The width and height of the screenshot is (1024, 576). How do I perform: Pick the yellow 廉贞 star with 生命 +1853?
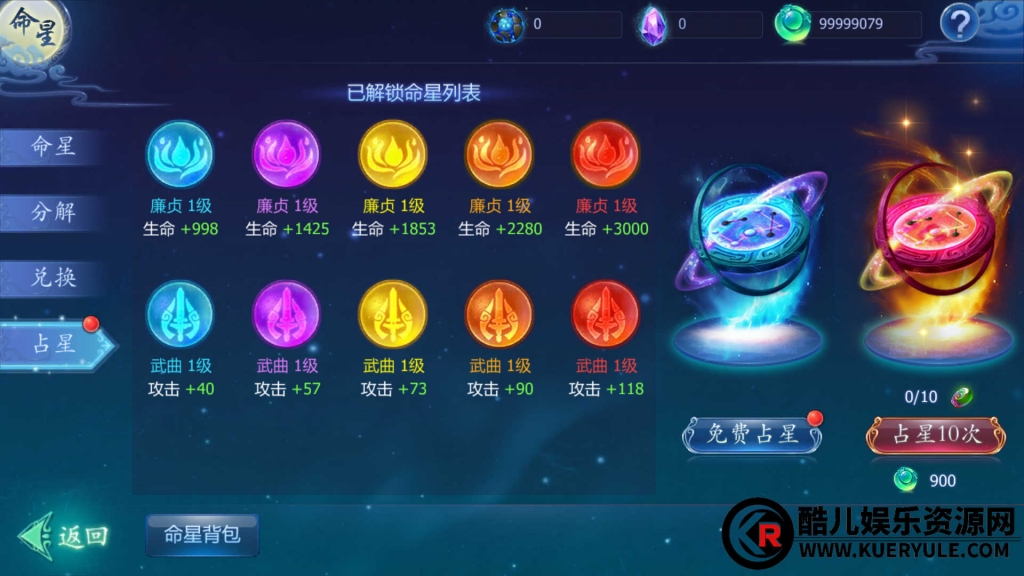tap(392, 155)
